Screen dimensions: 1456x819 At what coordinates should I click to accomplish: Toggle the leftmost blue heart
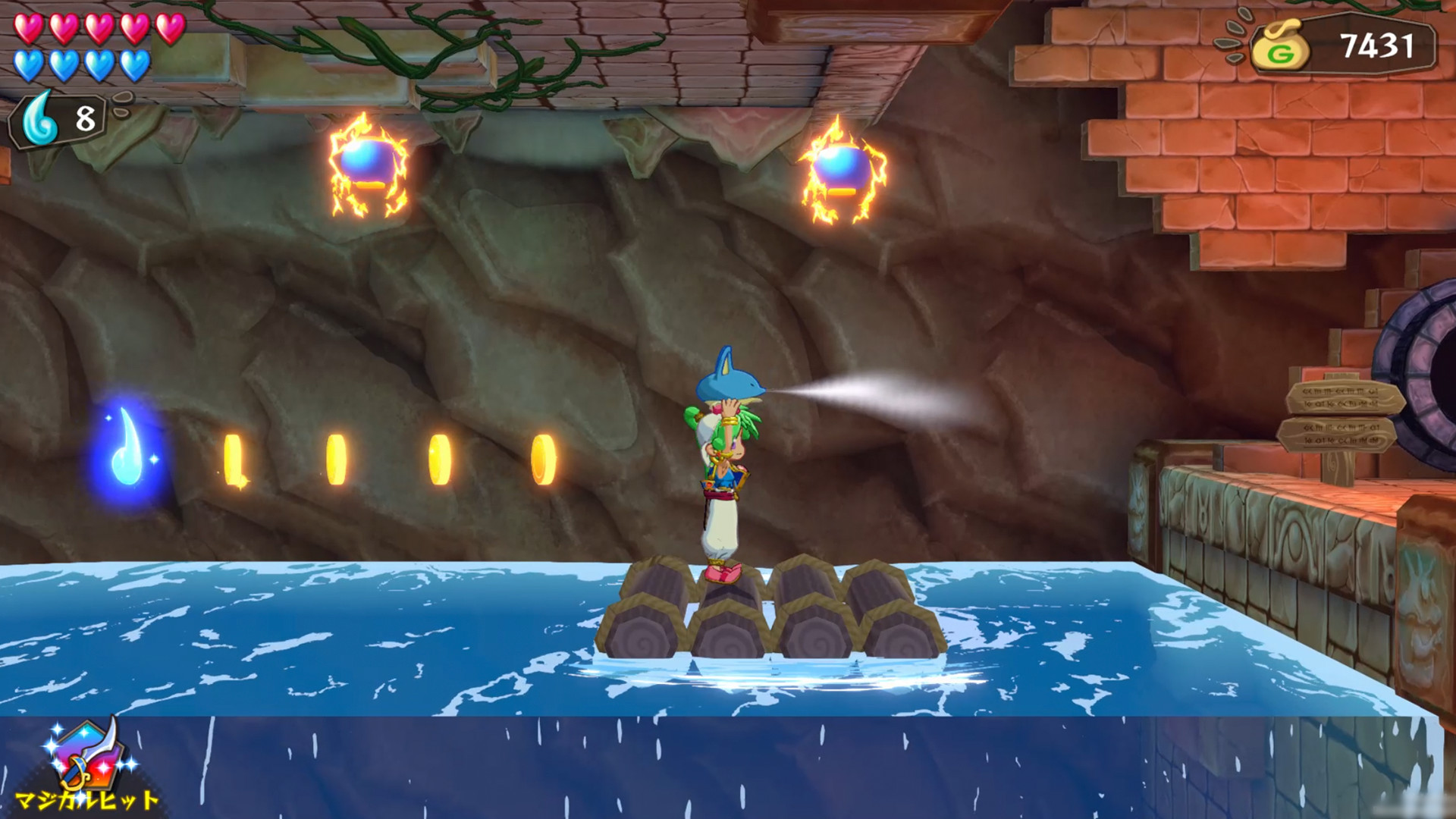pos(30,64)
